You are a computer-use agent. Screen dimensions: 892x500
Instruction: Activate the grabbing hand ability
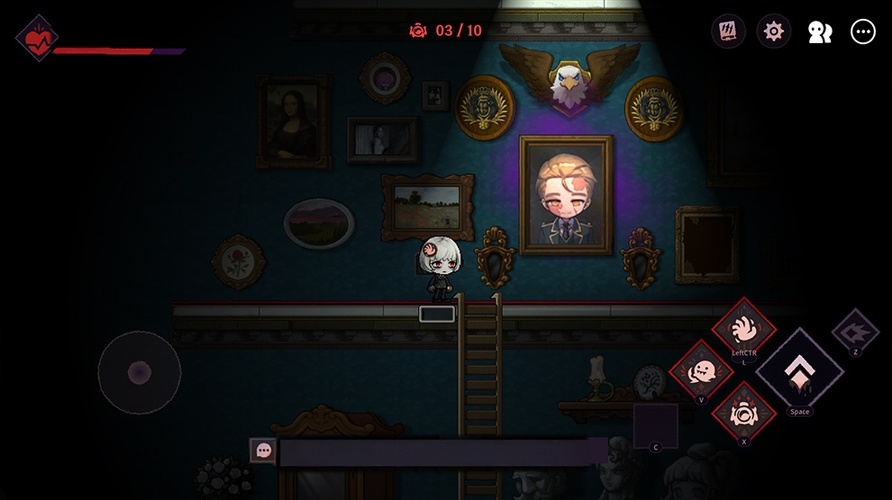pos(743,328)
